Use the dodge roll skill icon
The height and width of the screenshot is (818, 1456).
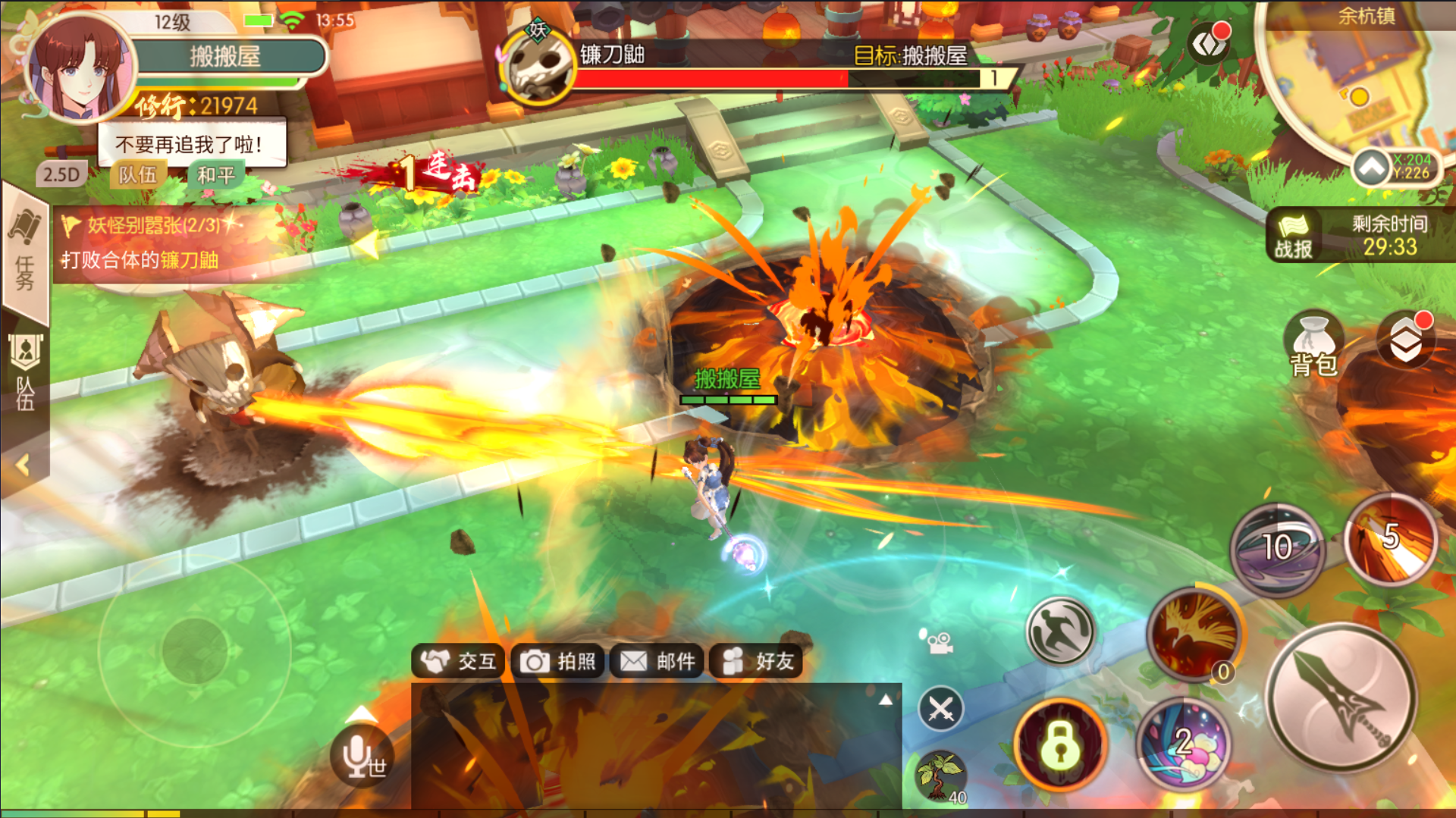(x=1059, y=630)
